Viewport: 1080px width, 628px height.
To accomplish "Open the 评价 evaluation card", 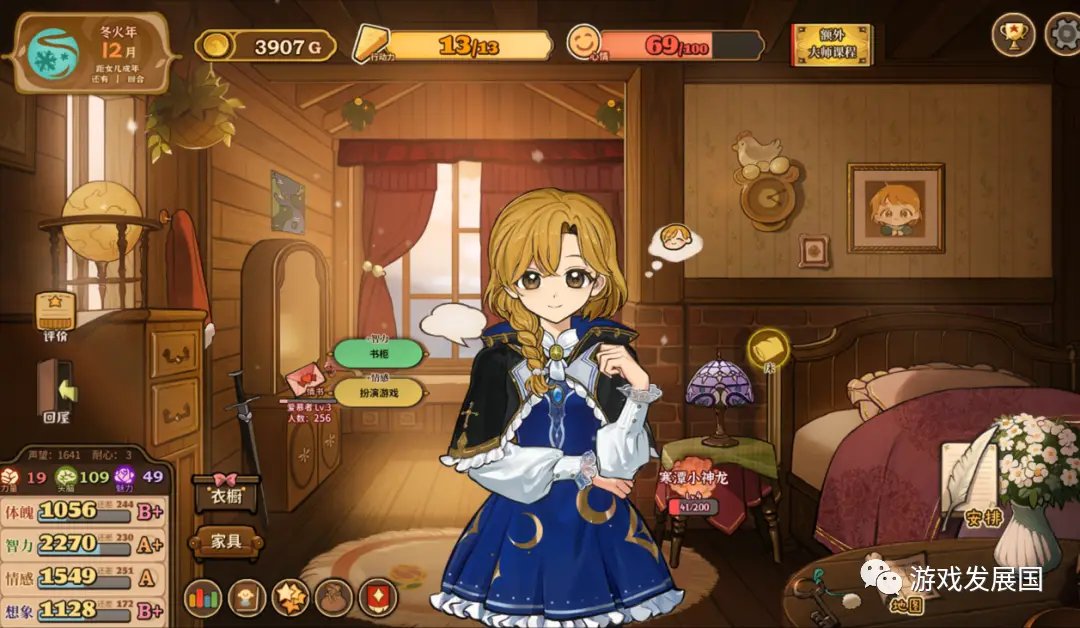I will [56, 314].
